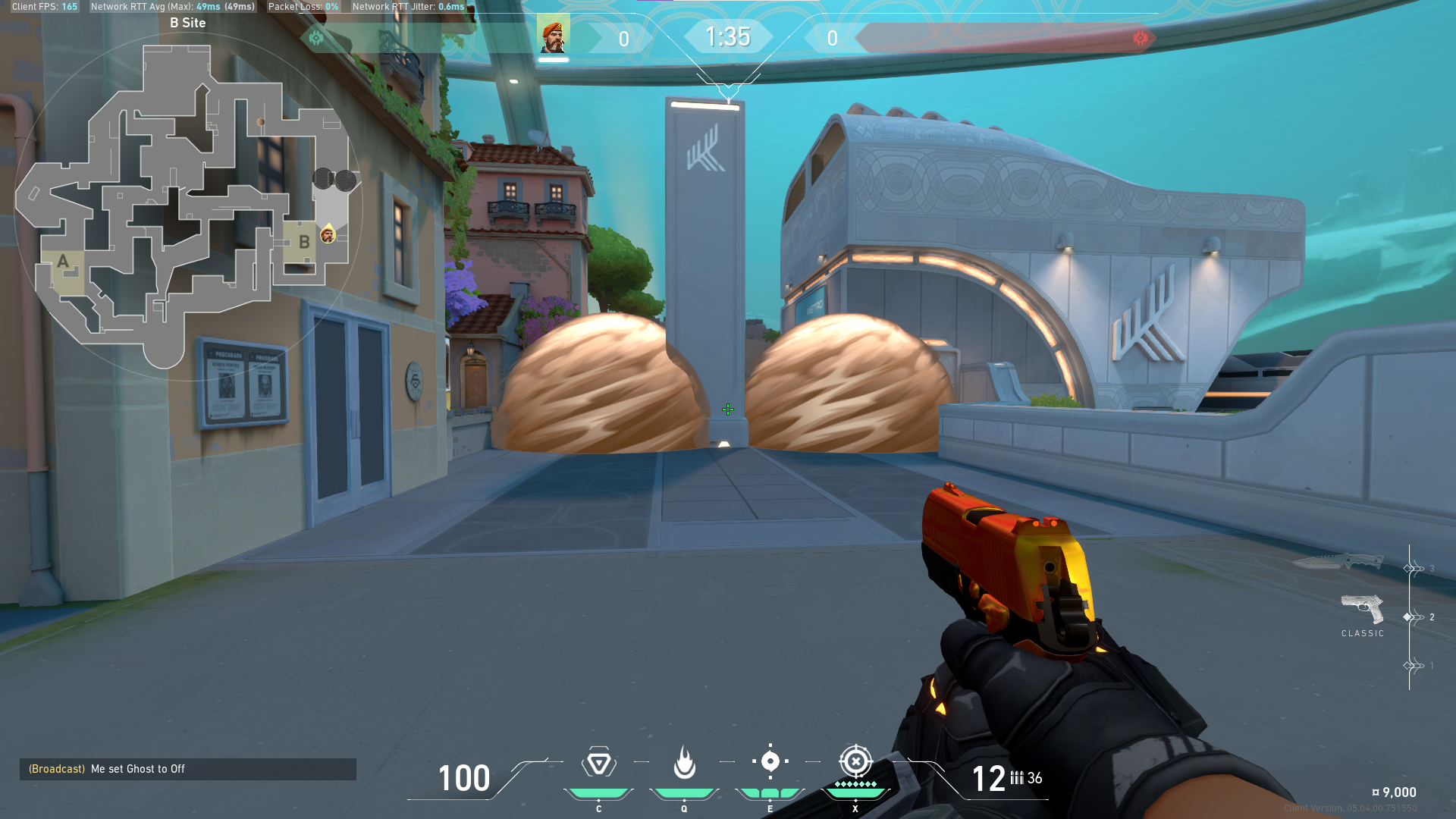Click the minimap in the corner
Screen dimensions: 1456x819
pyautogui.click(x=187, y=205)
